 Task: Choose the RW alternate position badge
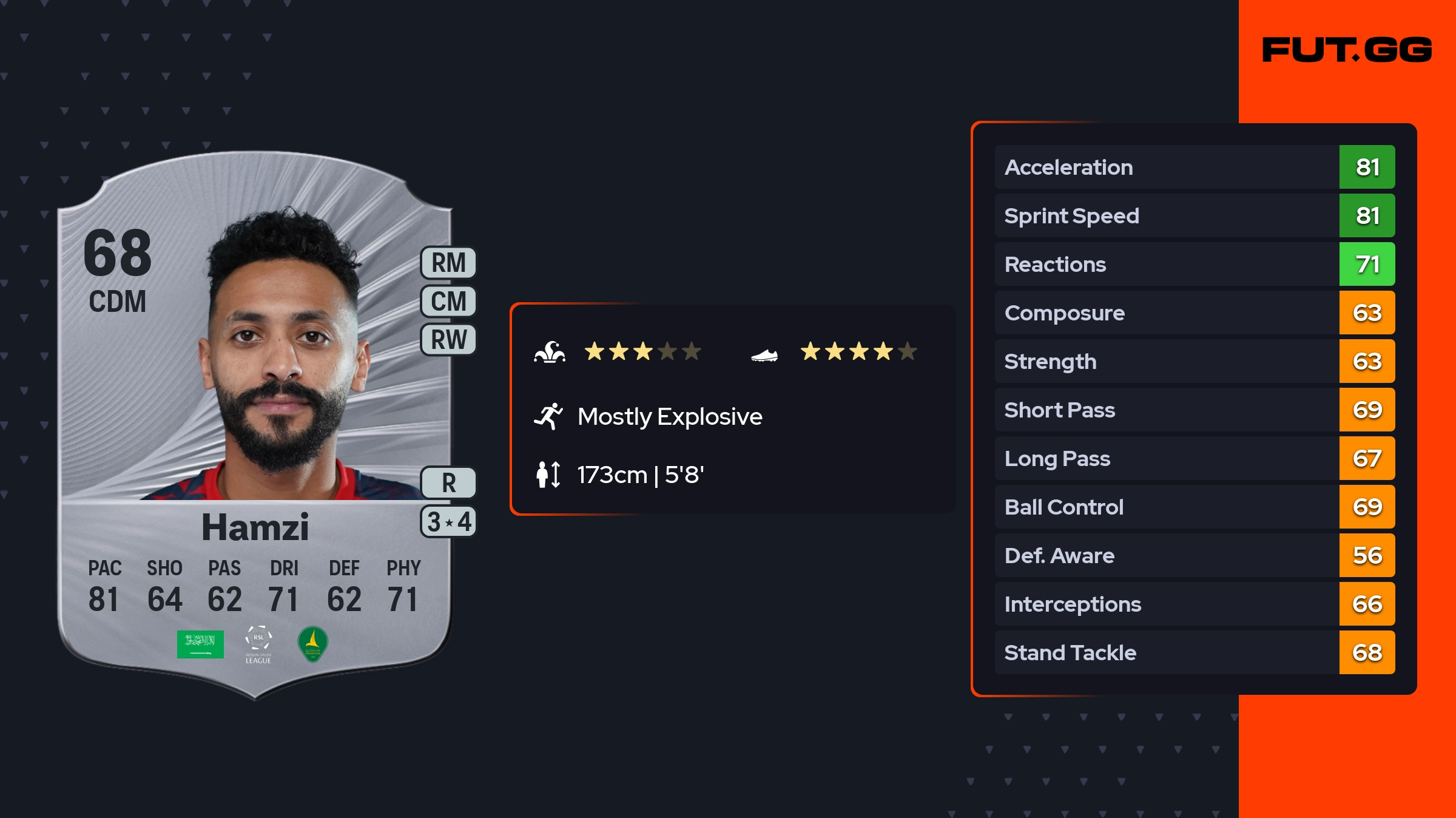(448, 340)
